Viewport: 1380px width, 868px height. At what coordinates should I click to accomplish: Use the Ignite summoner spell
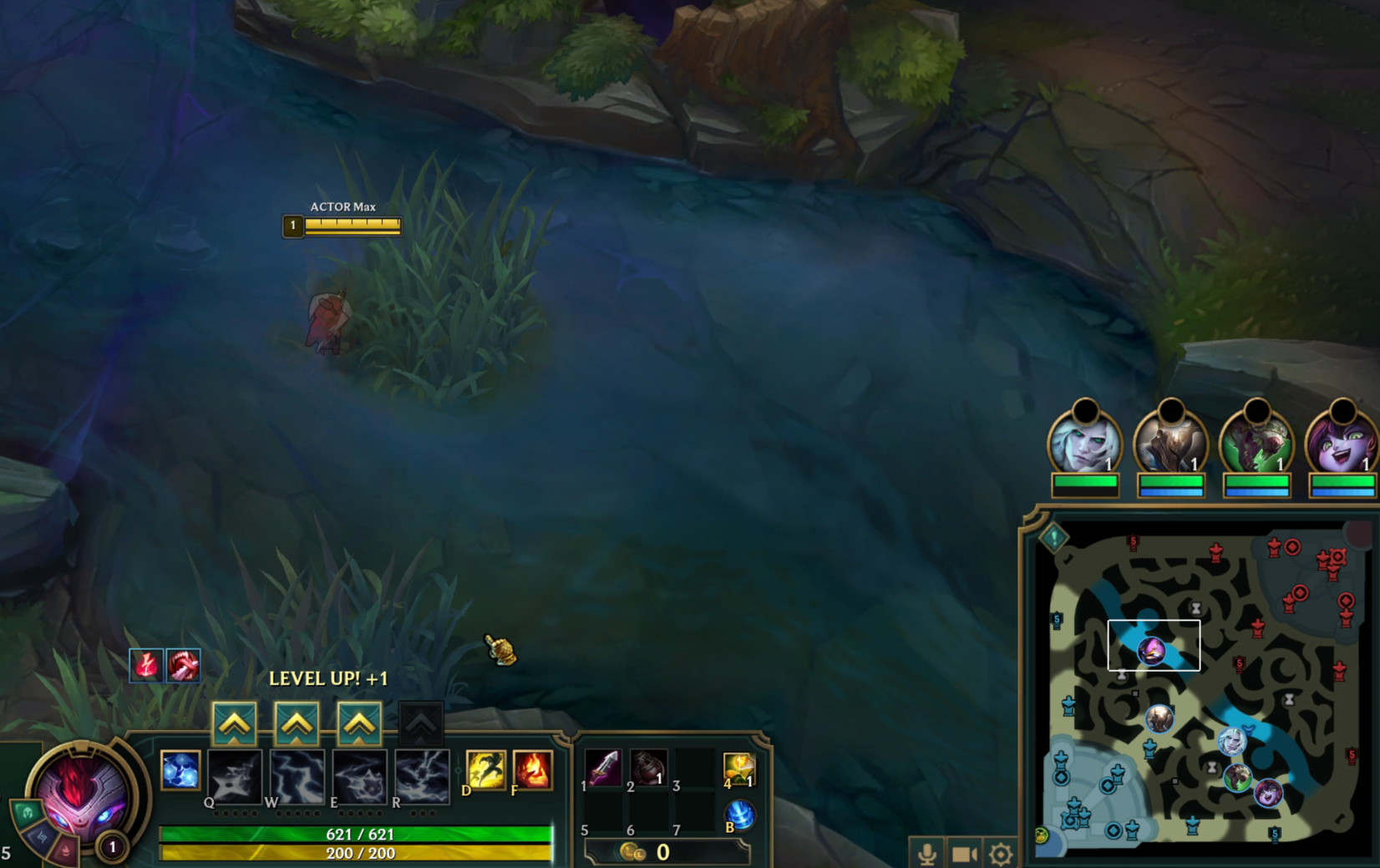(x=533, y=769)
